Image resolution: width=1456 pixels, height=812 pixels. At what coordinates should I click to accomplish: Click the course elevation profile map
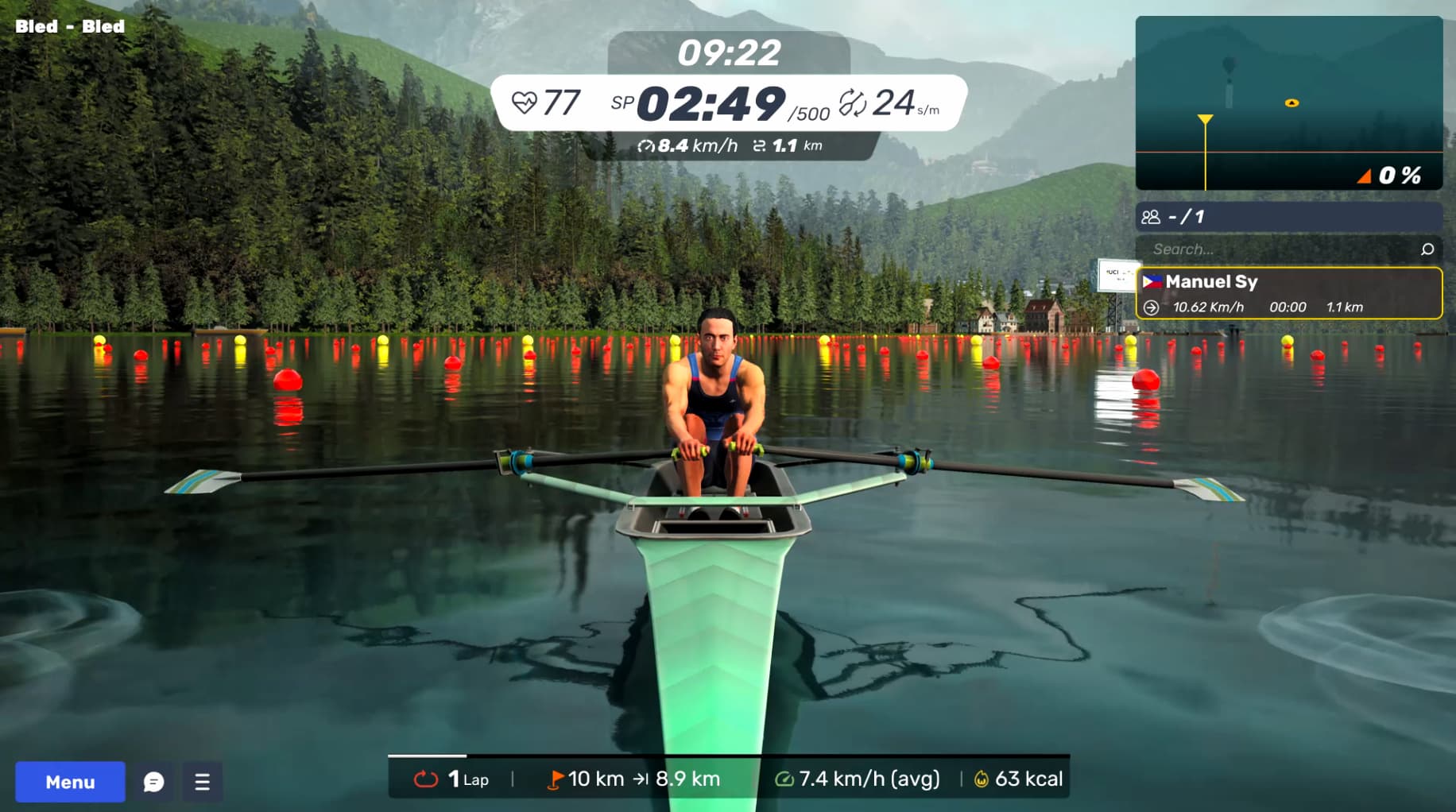(1288, 103)
